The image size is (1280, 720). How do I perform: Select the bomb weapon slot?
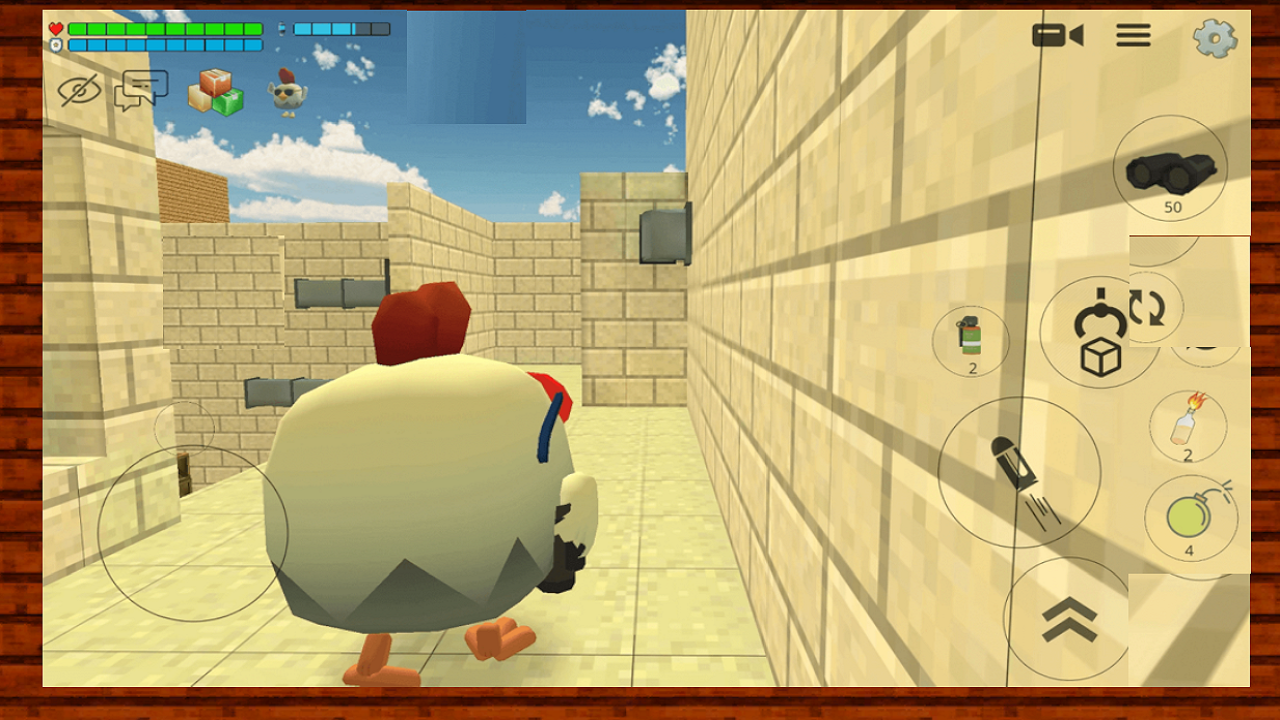point(1192,517)
